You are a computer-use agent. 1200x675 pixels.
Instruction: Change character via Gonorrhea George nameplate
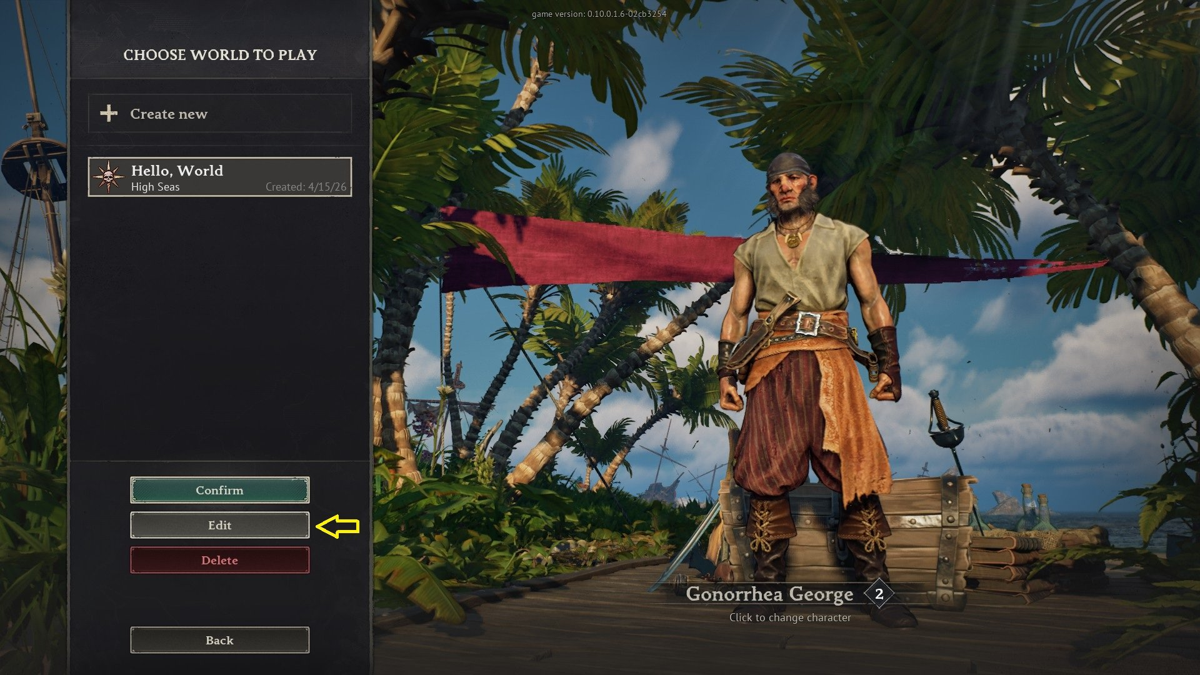770,595
